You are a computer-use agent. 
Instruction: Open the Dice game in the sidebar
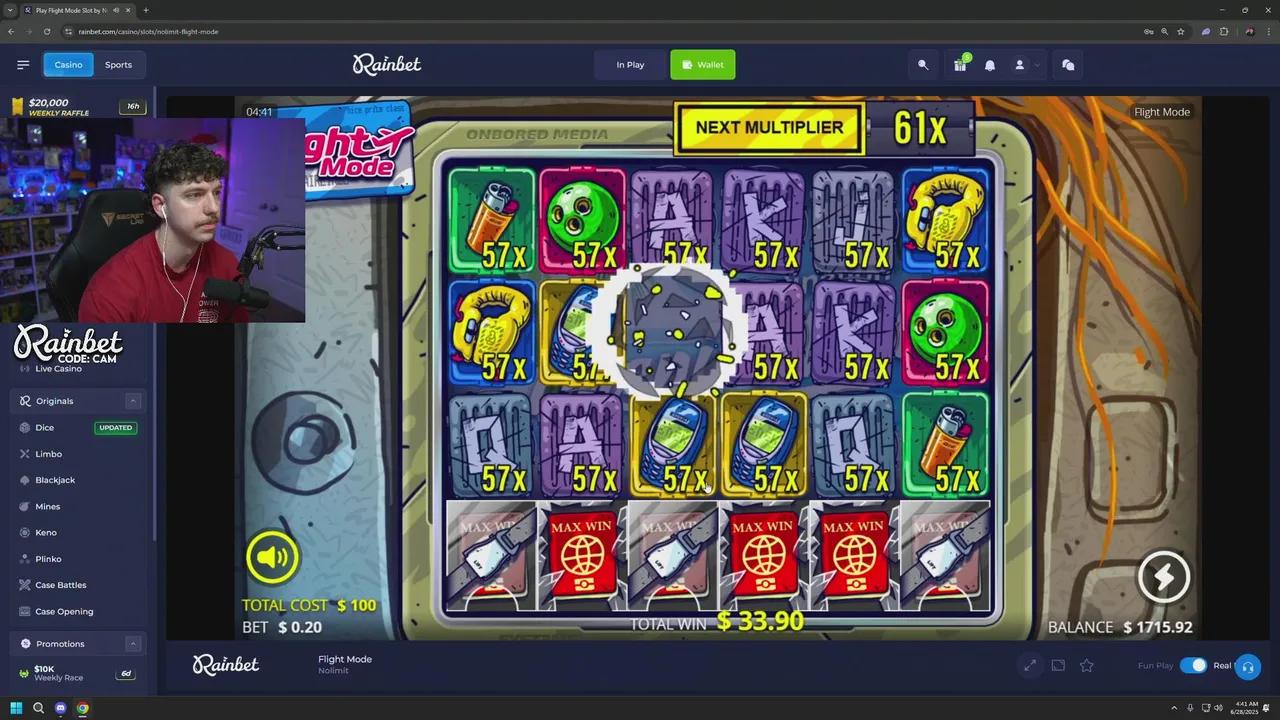pos(44,427)
